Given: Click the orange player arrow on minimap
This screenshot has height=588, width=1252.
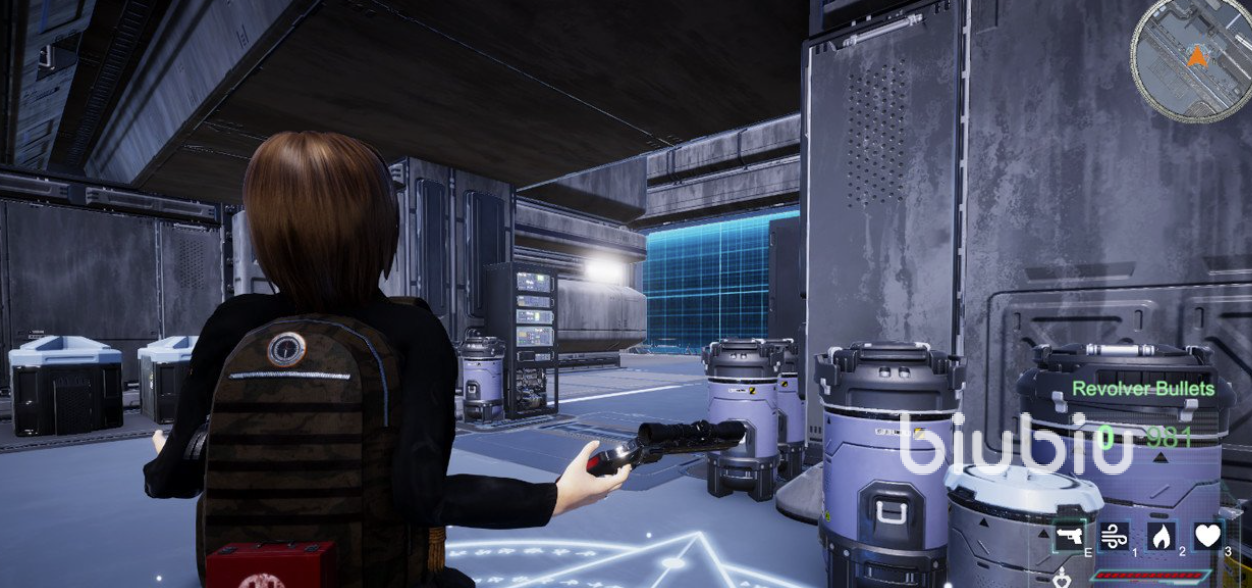Looking at the screenshot, I should click(x=1196, y=56).
